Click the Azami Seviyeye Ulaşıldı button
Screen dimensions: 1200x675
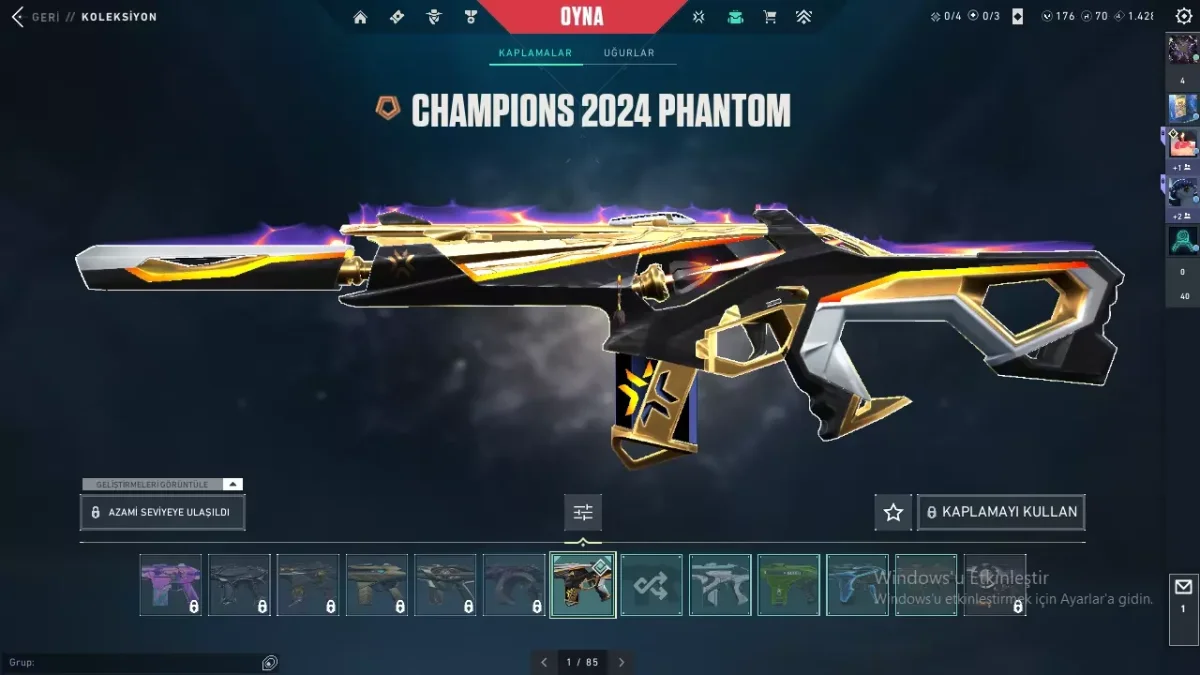(x=162, y=512)
